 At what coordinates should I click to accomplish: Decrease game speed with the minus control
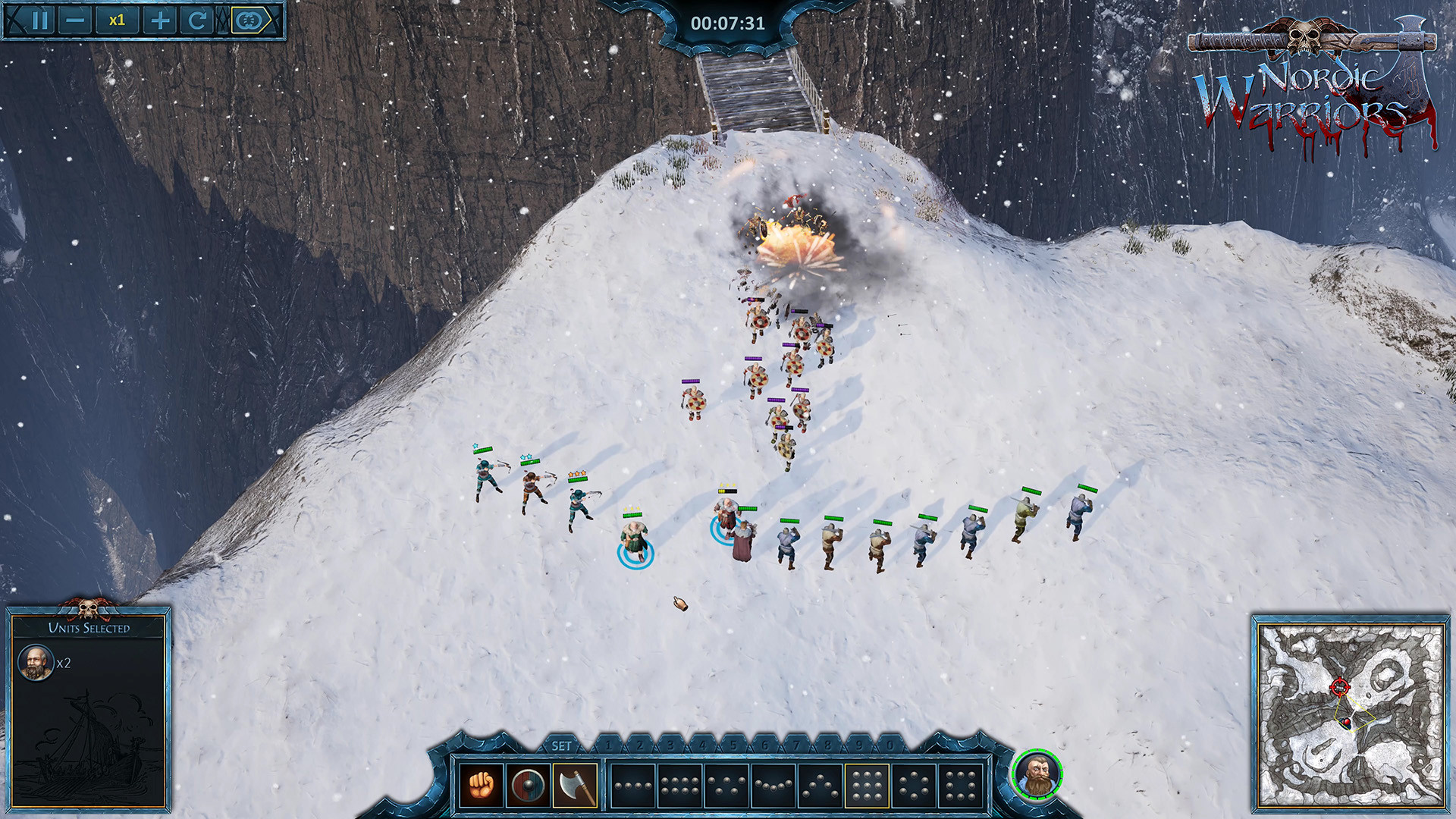pos(75,20)
